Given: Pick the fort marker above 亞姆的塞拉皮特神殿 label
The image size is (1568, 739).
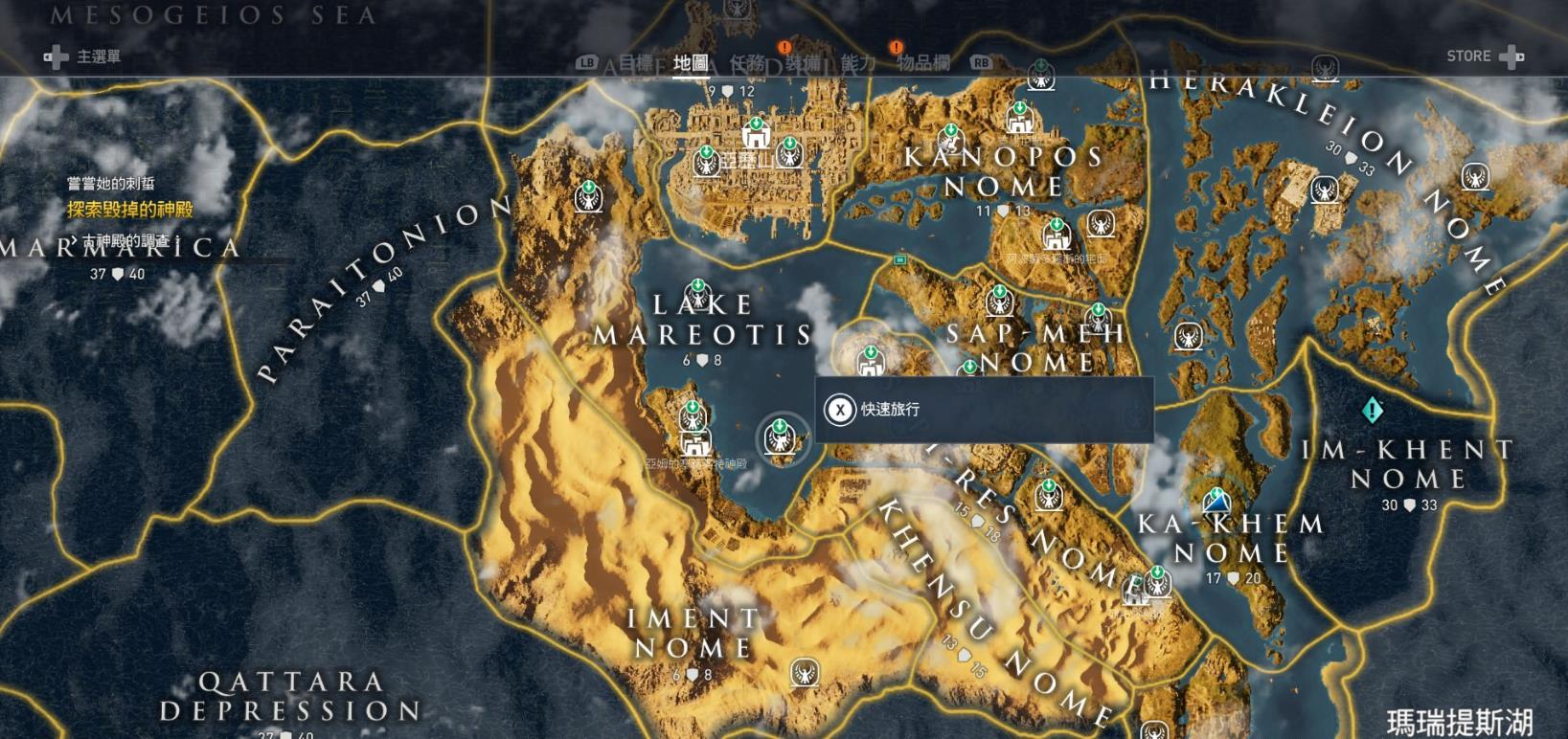Looking at the screenshot, I should [696, 442].
